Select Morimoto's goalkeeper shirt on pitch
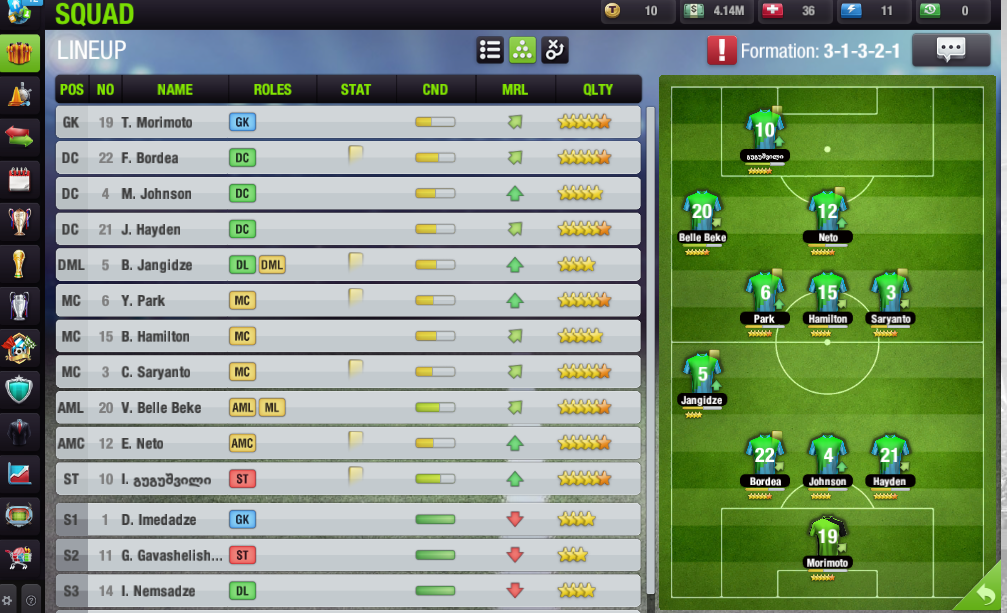Screen dimensions: 1007x613 pyautogui.click(x=827, y=536)
